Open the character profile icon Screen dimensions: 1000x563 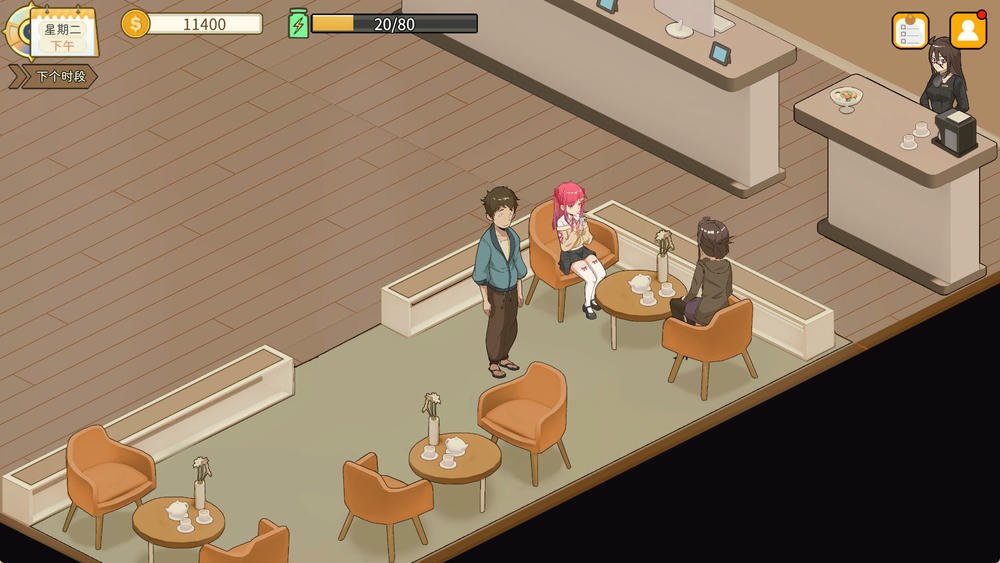click(x=967, y=31)
